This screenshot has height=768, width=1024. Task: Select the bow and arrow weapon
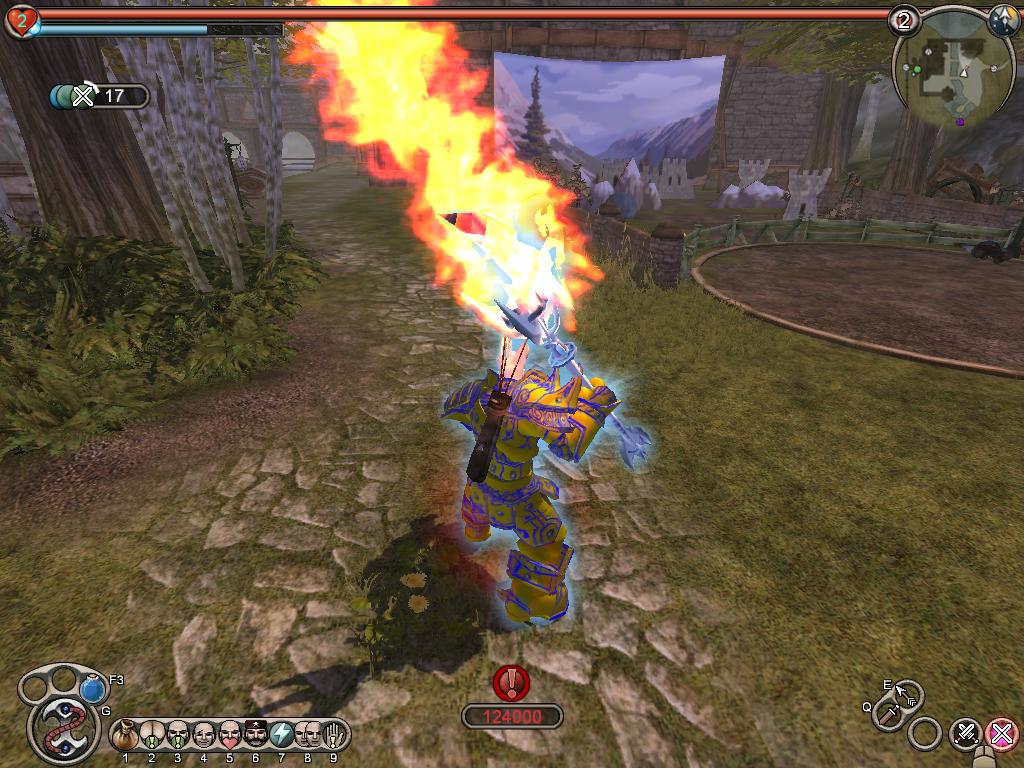pos(907,693)
